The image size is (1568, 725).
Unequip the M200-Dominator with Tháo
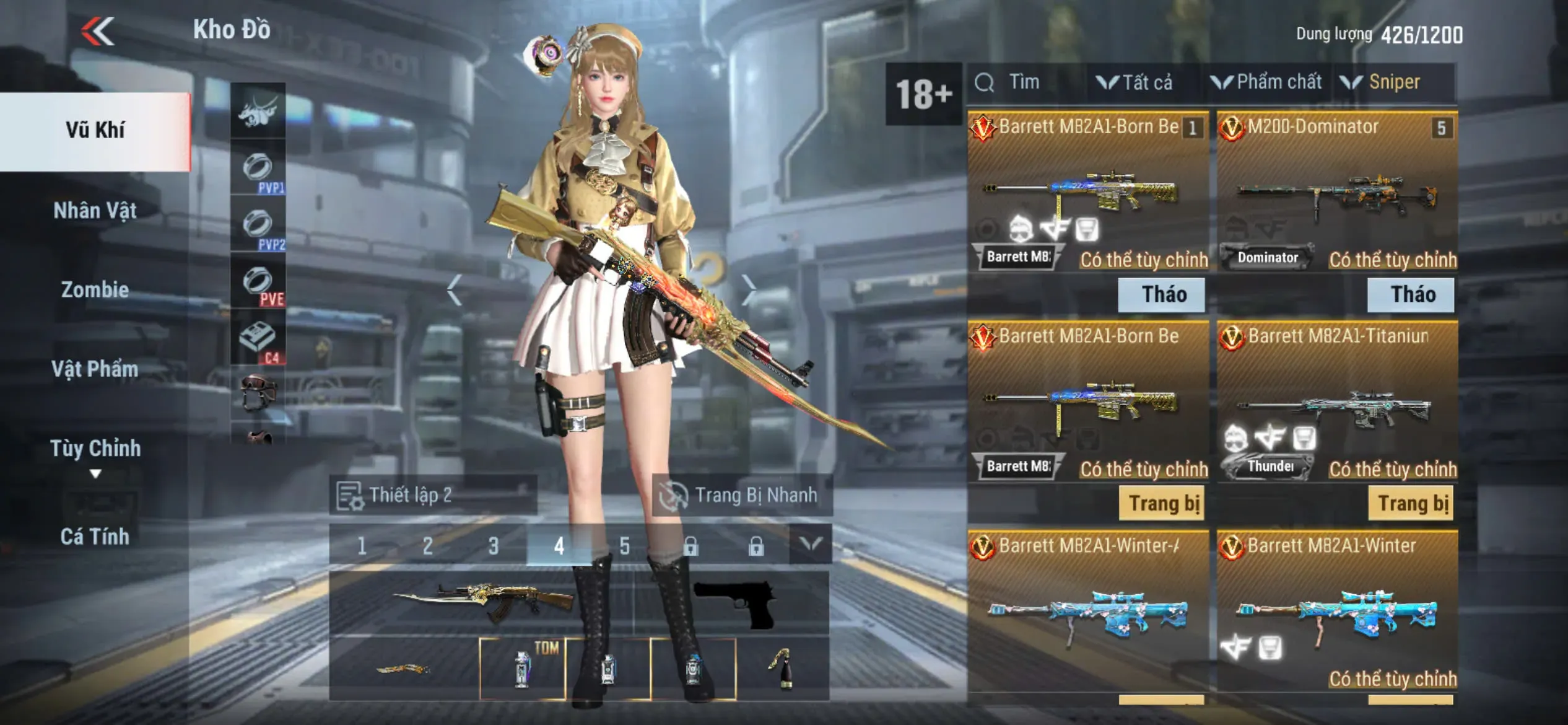(1411, 294)
